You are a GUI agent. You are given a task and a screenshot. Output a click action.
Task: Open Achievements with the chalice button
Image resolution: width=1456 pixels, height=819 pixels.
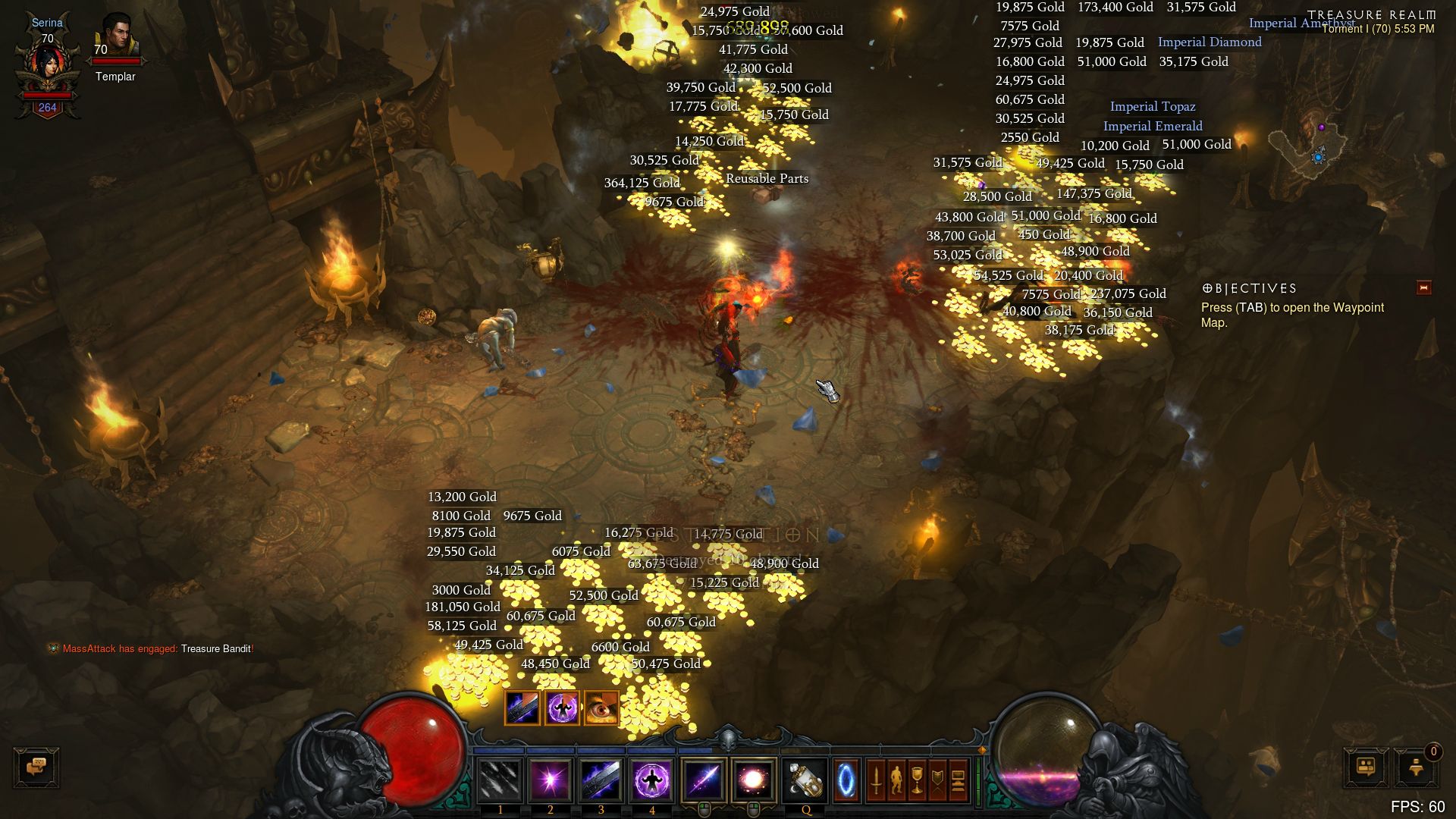[917, 780]
